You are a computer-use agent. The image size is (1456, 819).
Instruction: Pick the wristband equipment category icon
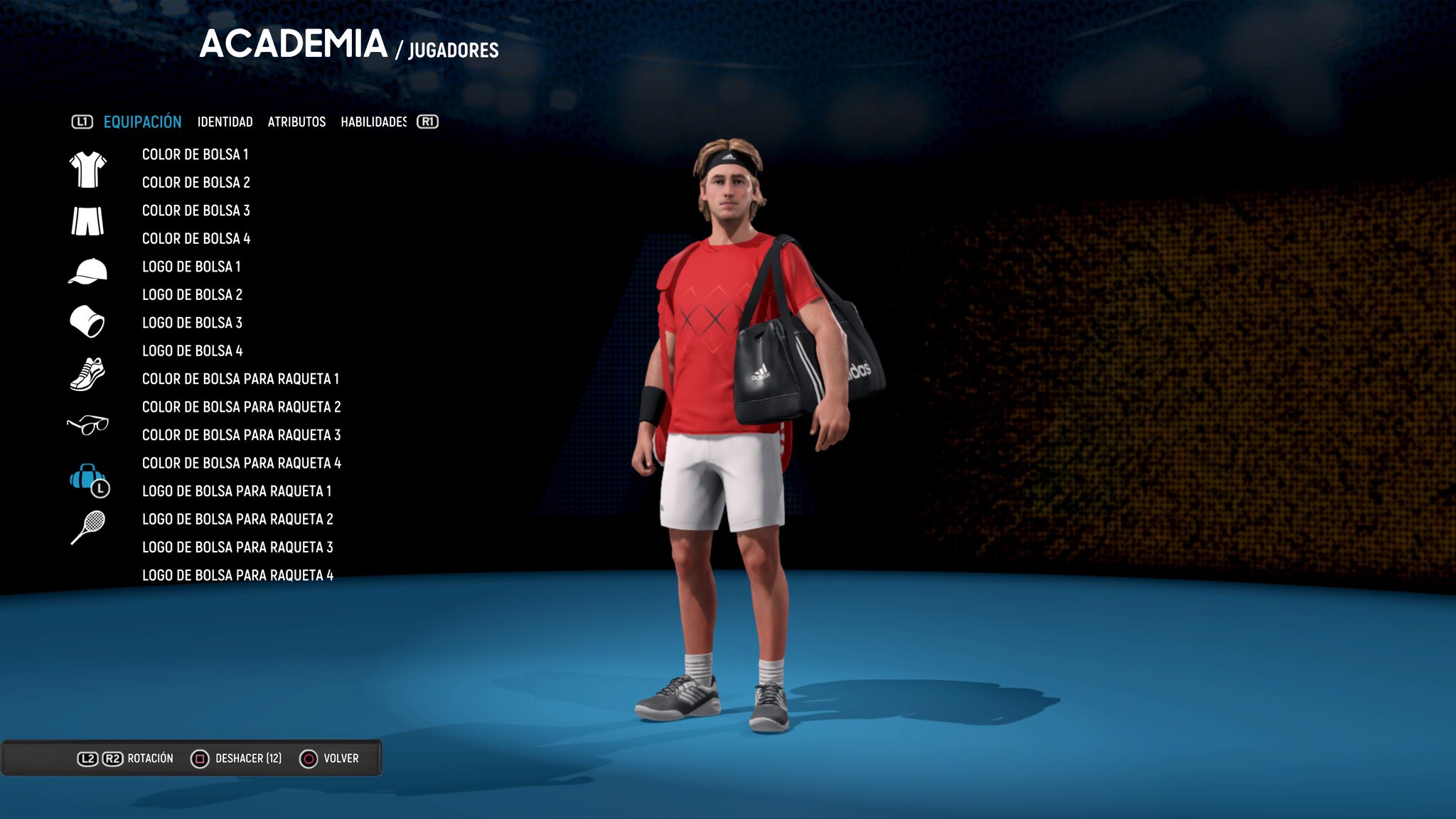point(87,321)
